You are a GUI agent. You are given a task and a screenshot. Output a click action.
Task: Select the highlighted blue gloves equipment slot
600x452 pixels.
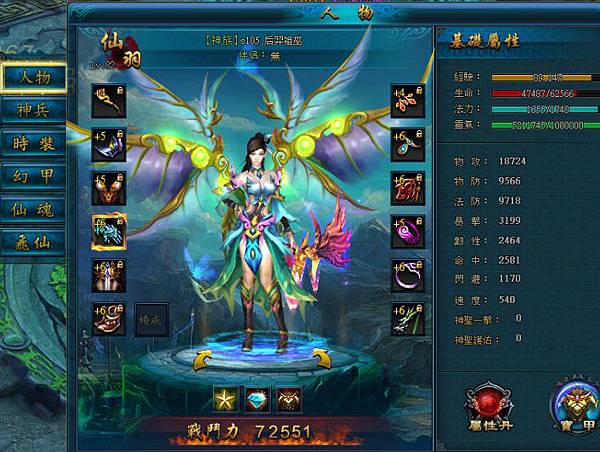click(107, 232)
